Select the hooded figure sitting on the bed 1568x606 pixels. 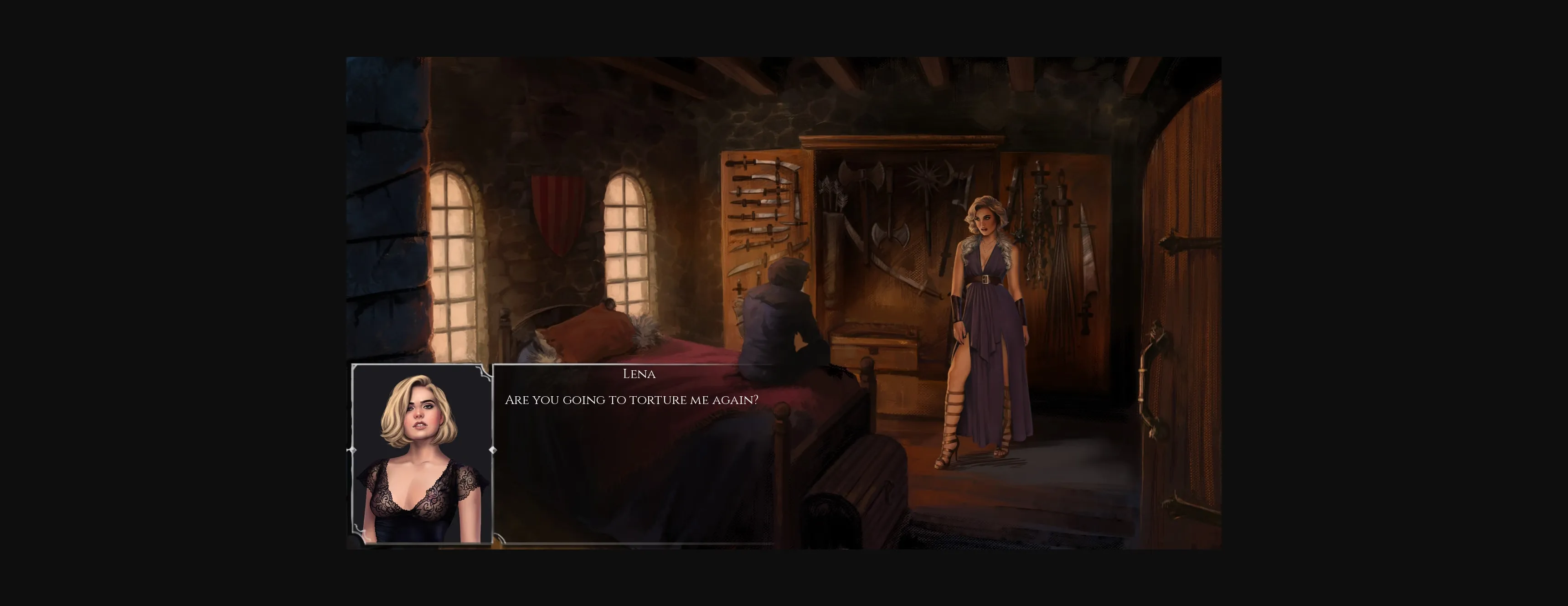tap(785, 329)
